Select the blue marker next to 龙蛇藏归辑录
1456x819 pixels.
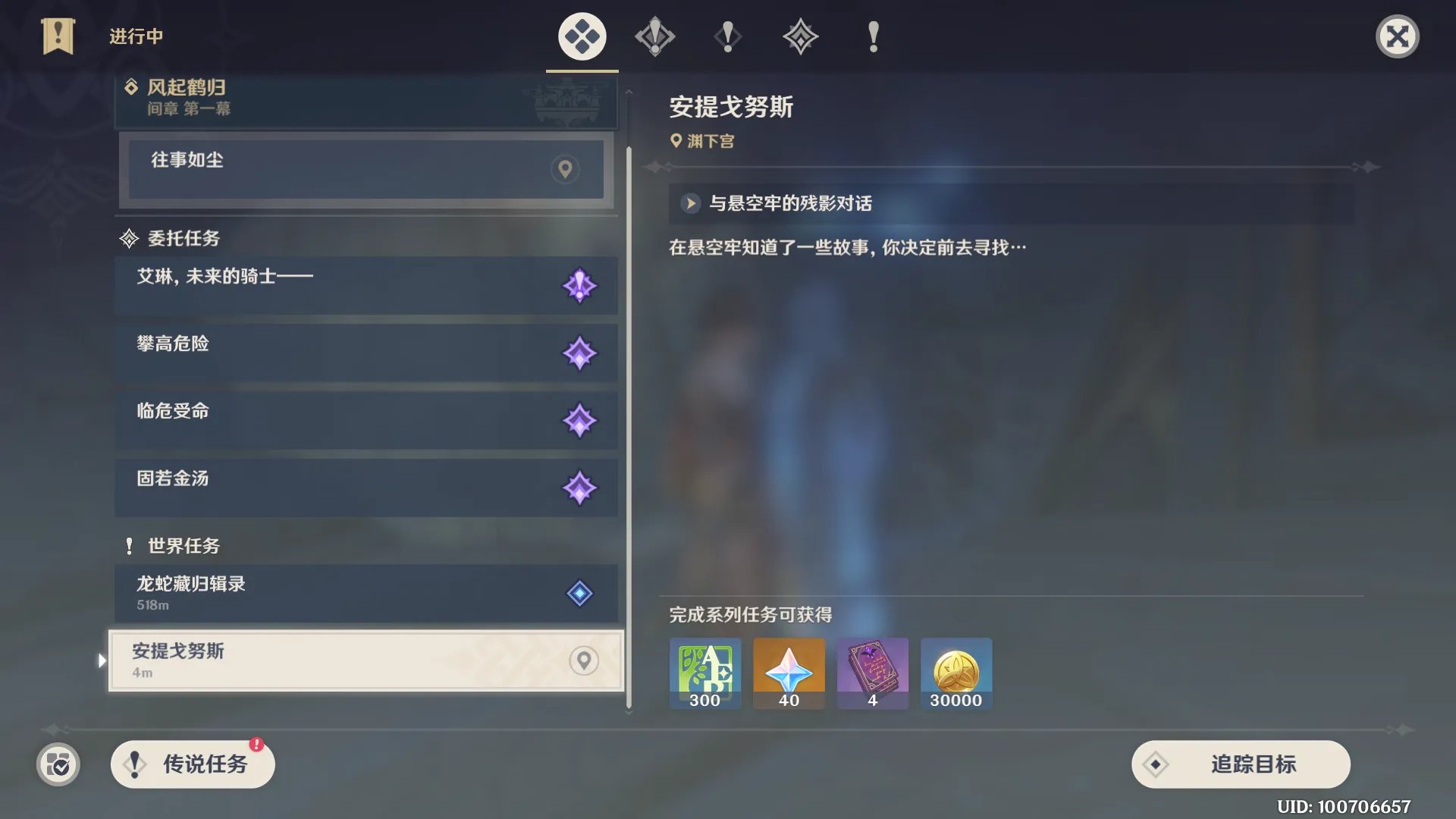pos(581,593)
